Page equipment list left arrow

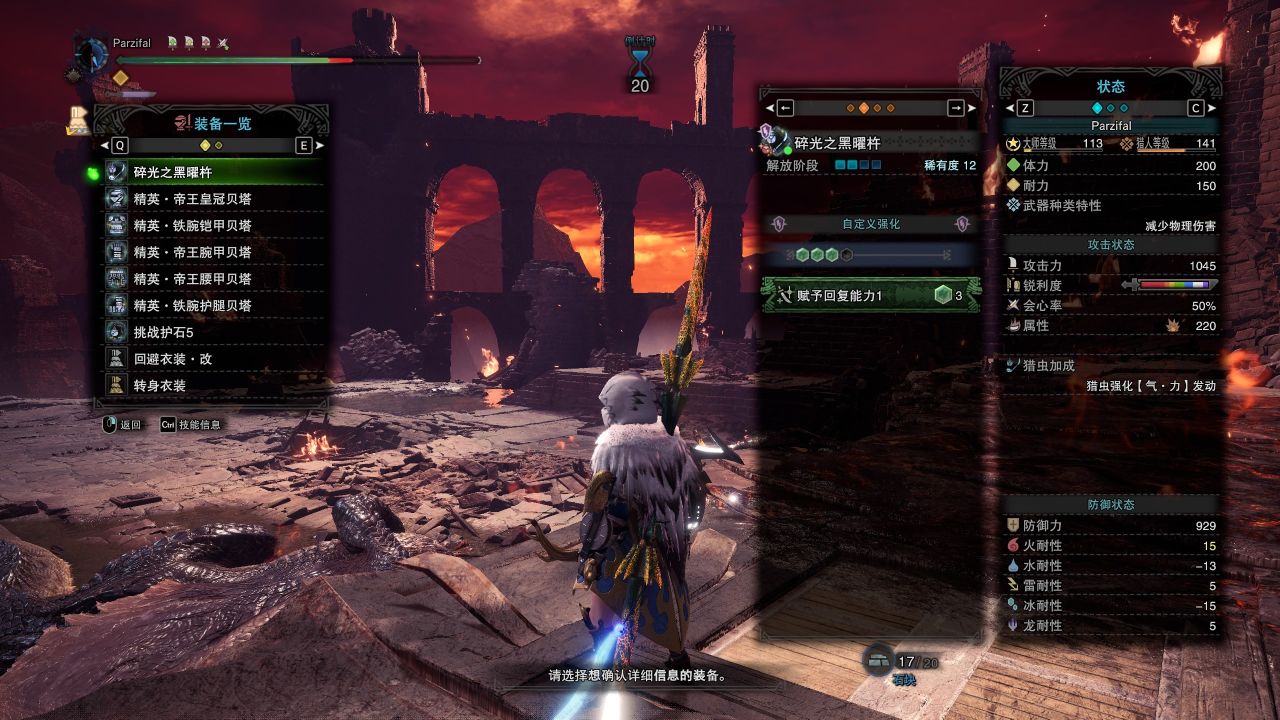[x=120, y=145]
